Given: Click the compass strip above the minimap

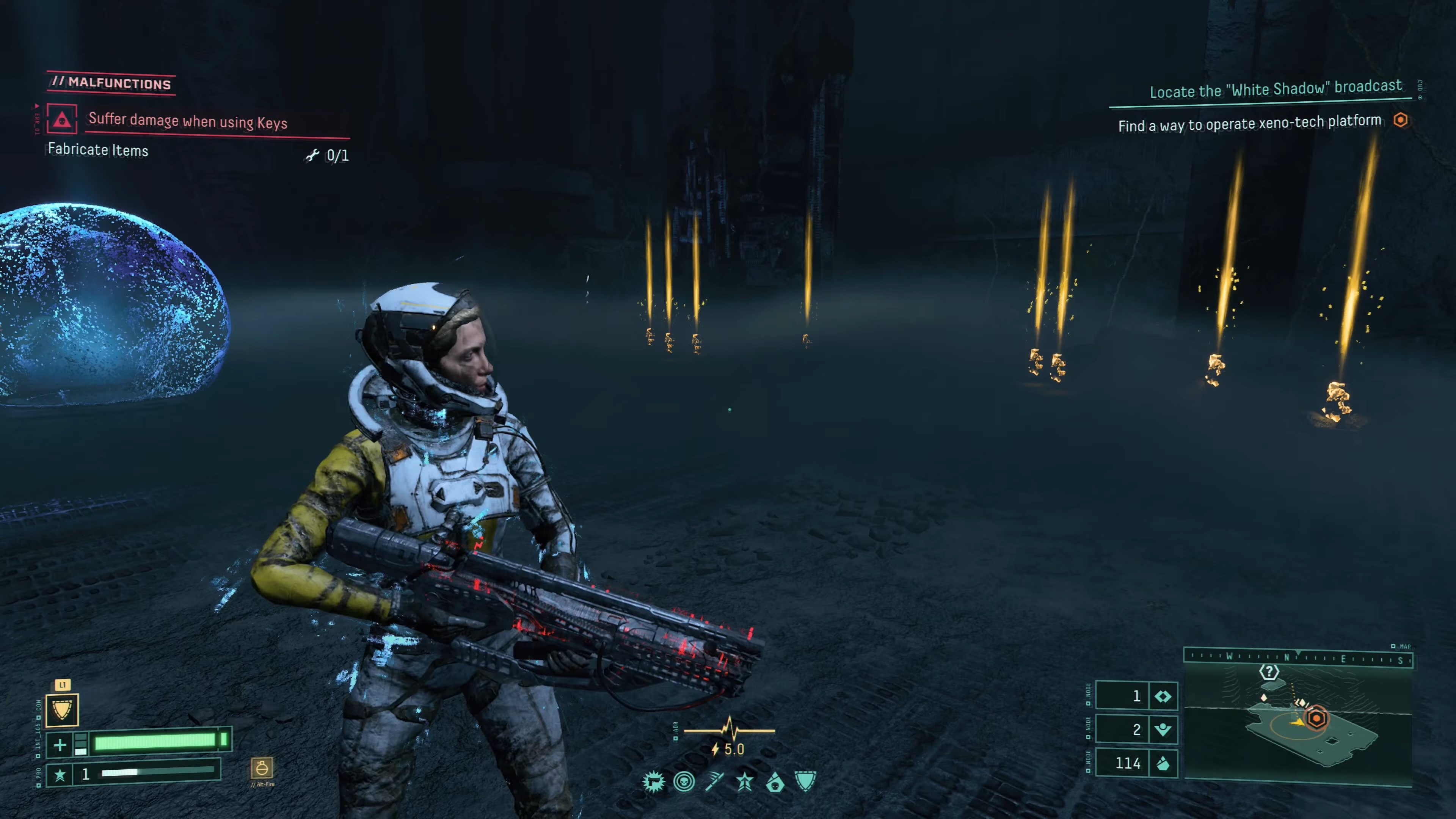Looking at the screenshot, I should 1298,657.
